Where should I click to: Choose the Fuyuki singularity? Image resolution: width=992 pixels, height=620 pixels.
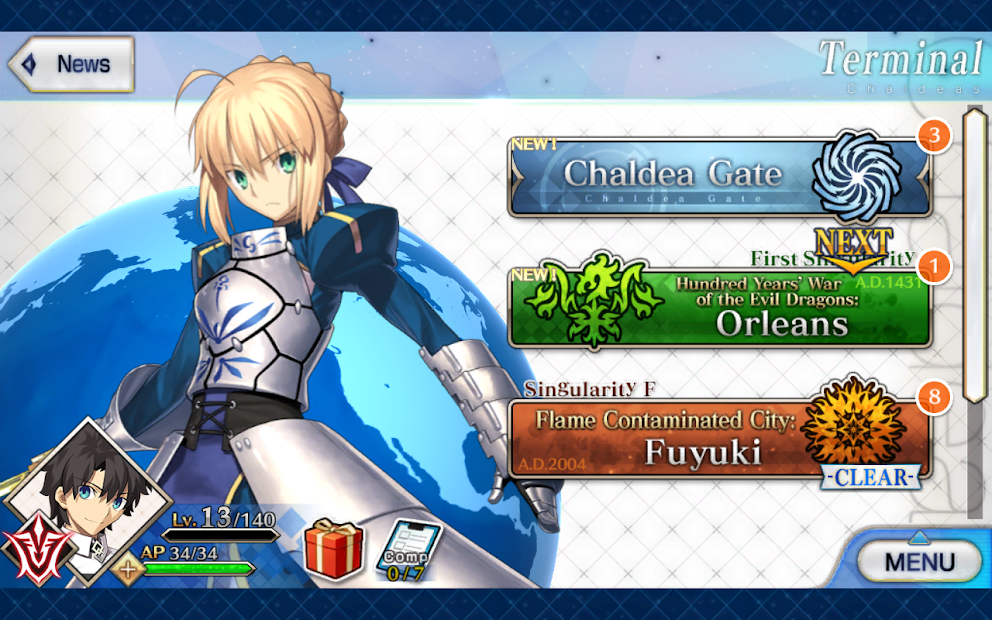point(719,440)
